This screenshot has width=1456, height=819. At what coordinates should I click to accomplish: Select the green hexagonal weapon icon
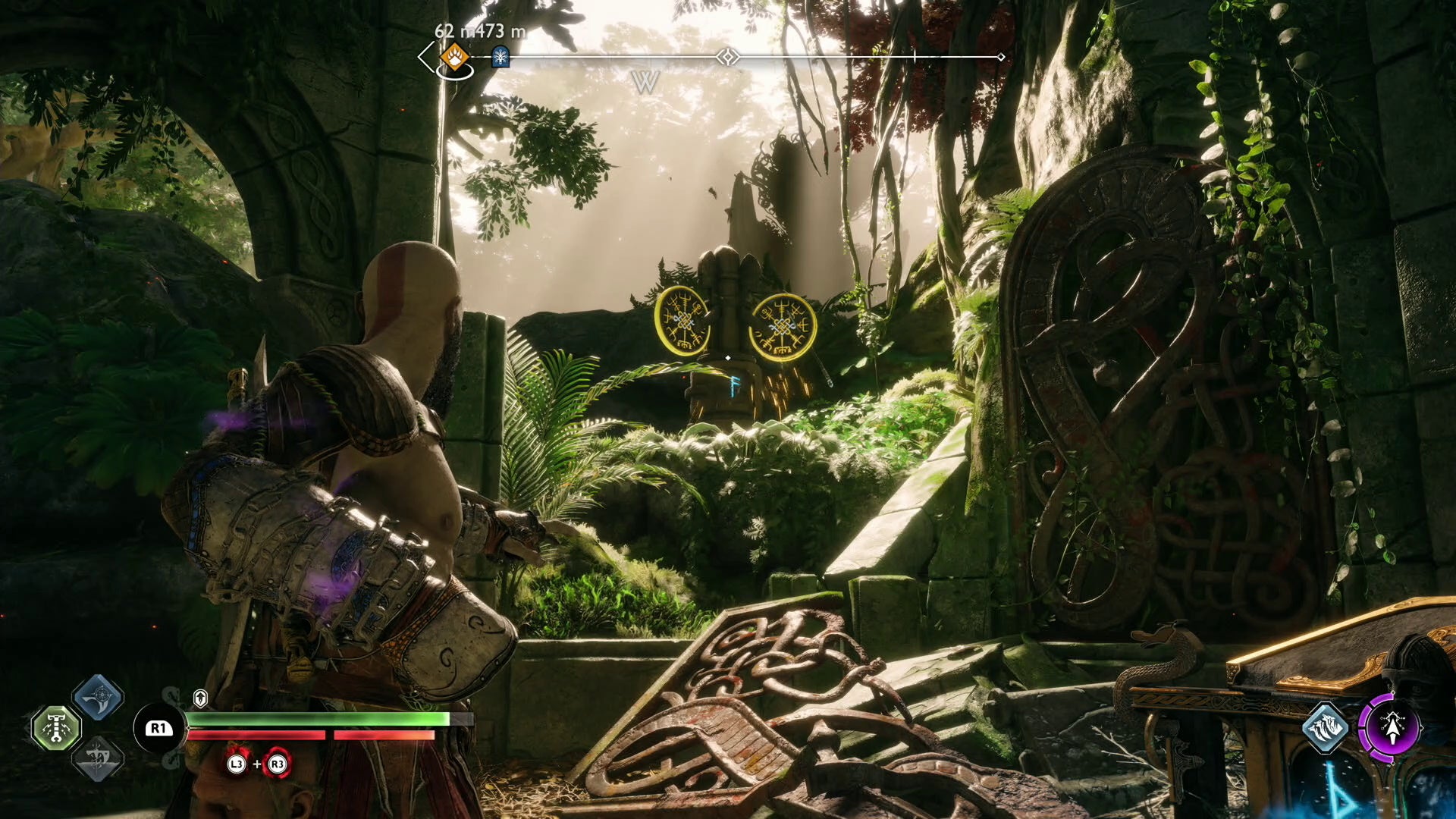pos(56,728)
